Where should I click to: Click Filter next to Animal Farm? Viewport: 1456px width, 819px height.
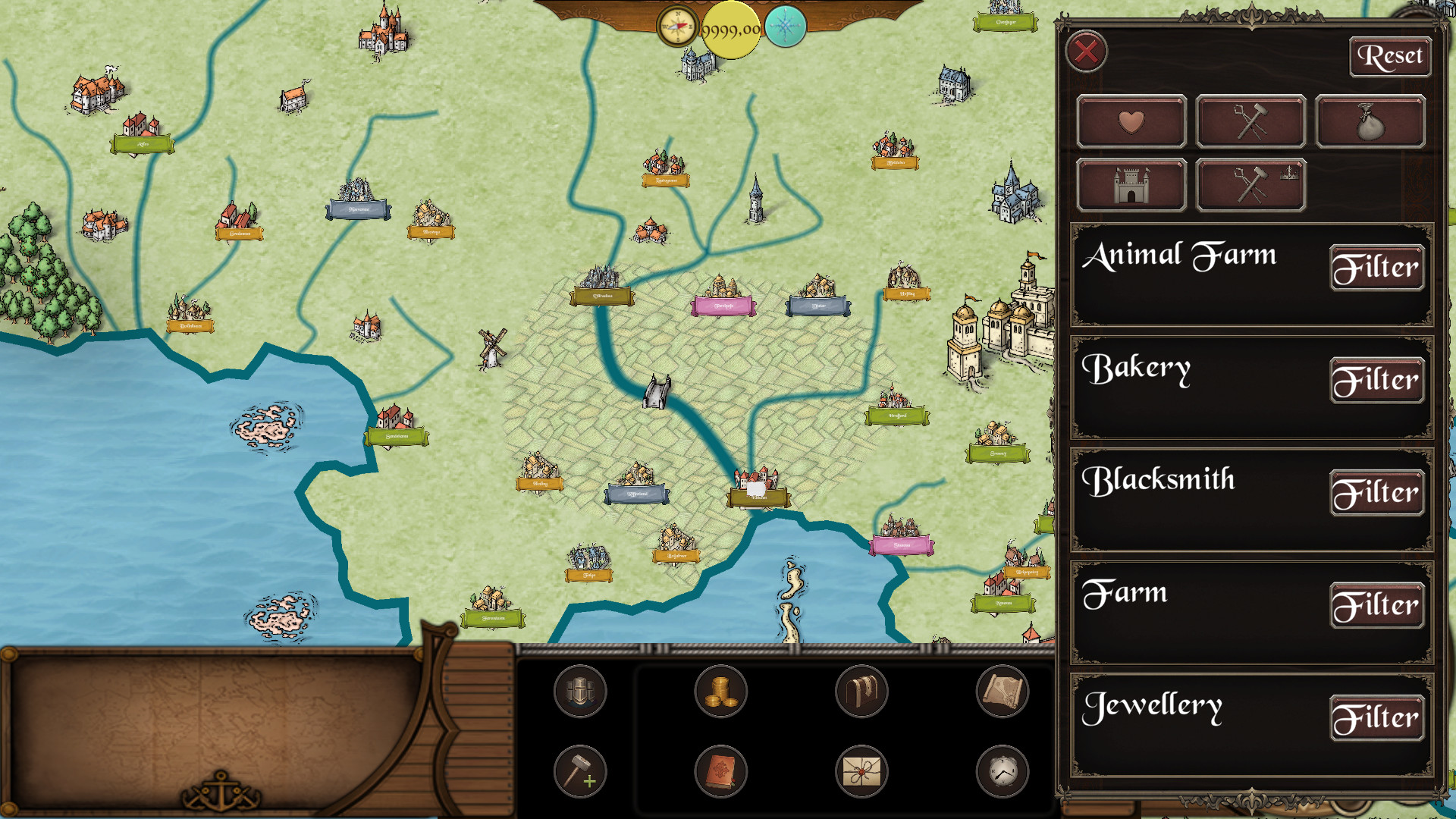click(x=1377, y=267)
